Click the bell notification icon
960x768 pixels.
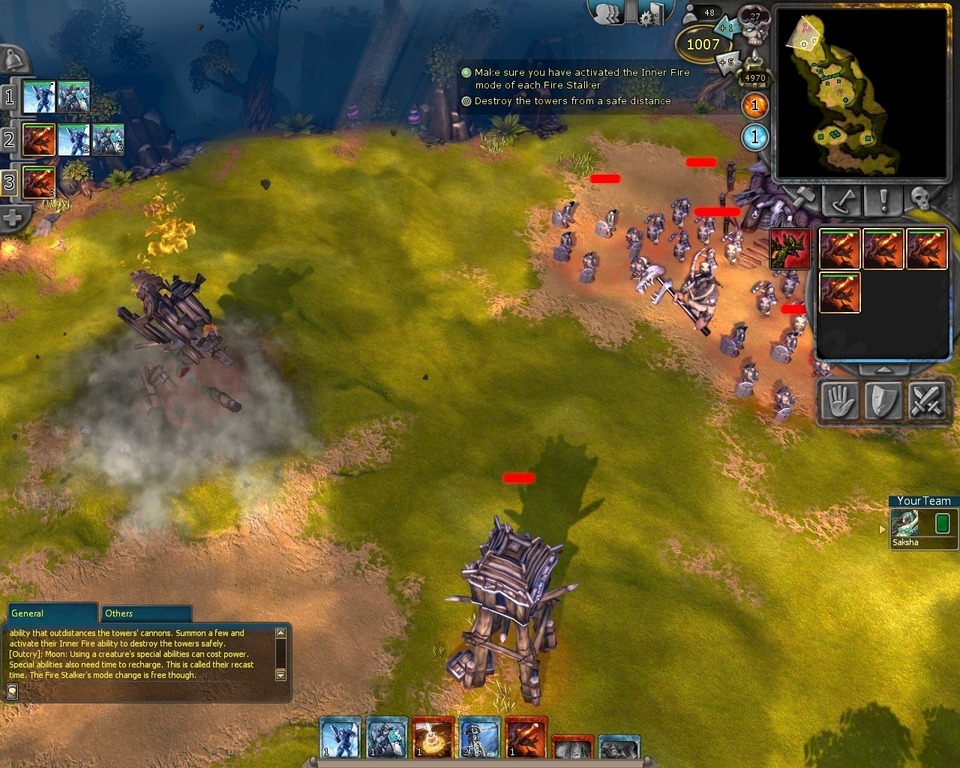tap(12, 58)
